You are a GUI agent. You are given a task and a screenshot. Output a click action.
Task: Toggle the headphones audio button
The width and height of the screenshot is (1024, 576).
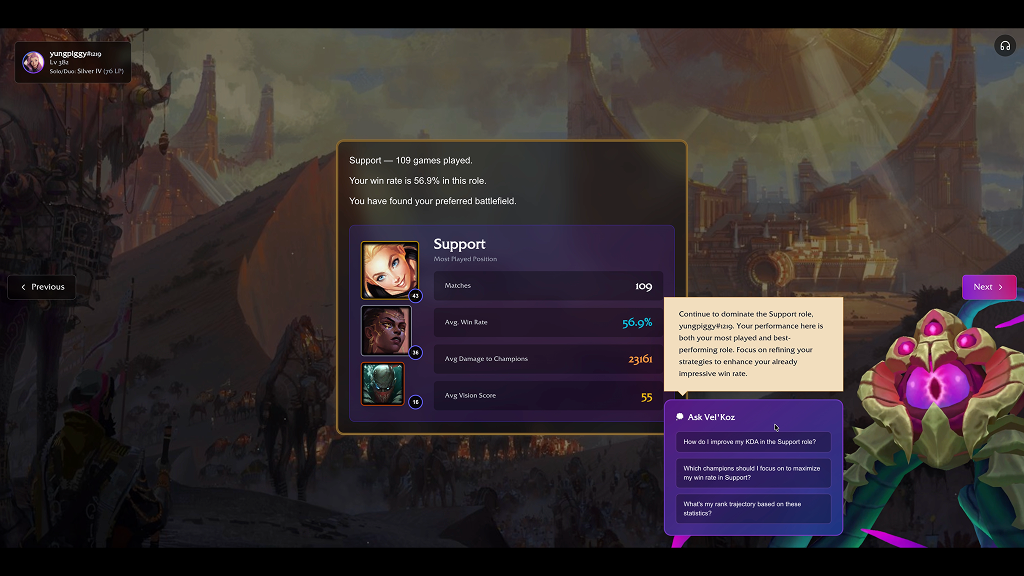tap(1004, 46)
